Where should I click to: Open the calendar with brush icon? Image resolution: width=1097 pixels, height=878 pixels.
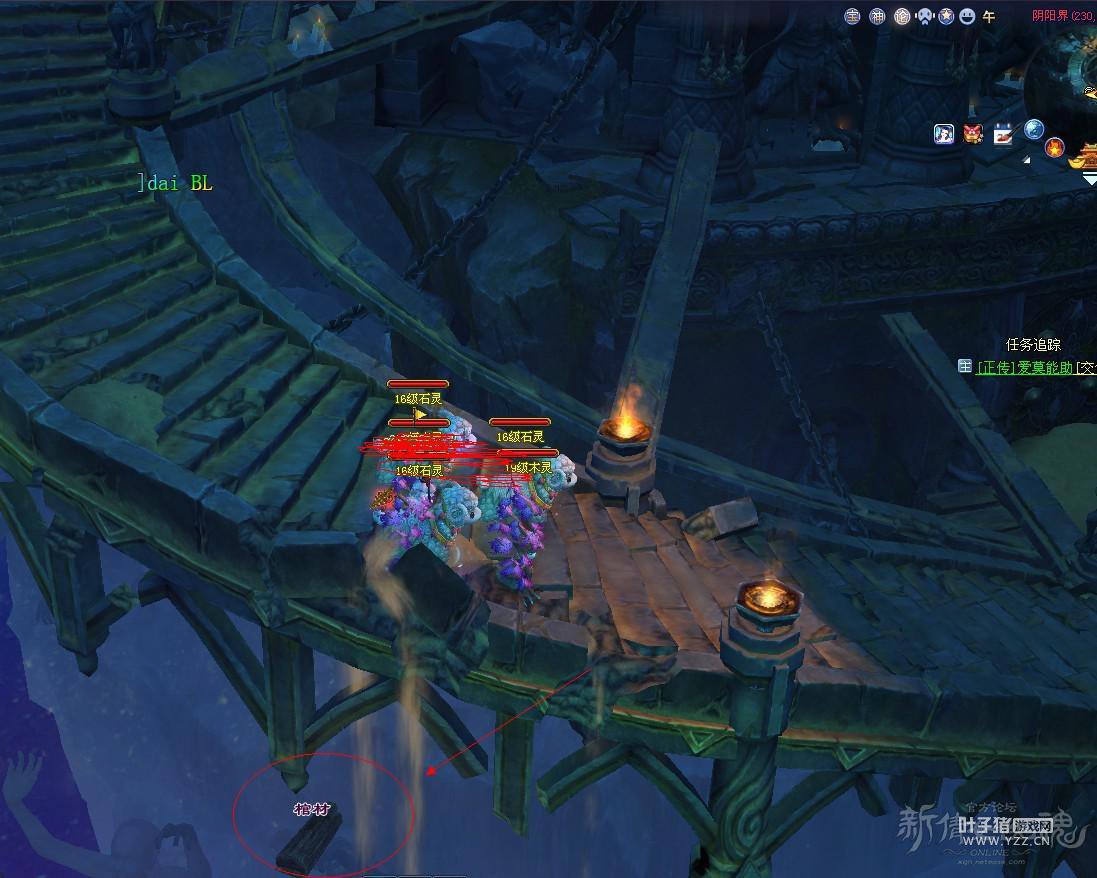coord(1003,134)
